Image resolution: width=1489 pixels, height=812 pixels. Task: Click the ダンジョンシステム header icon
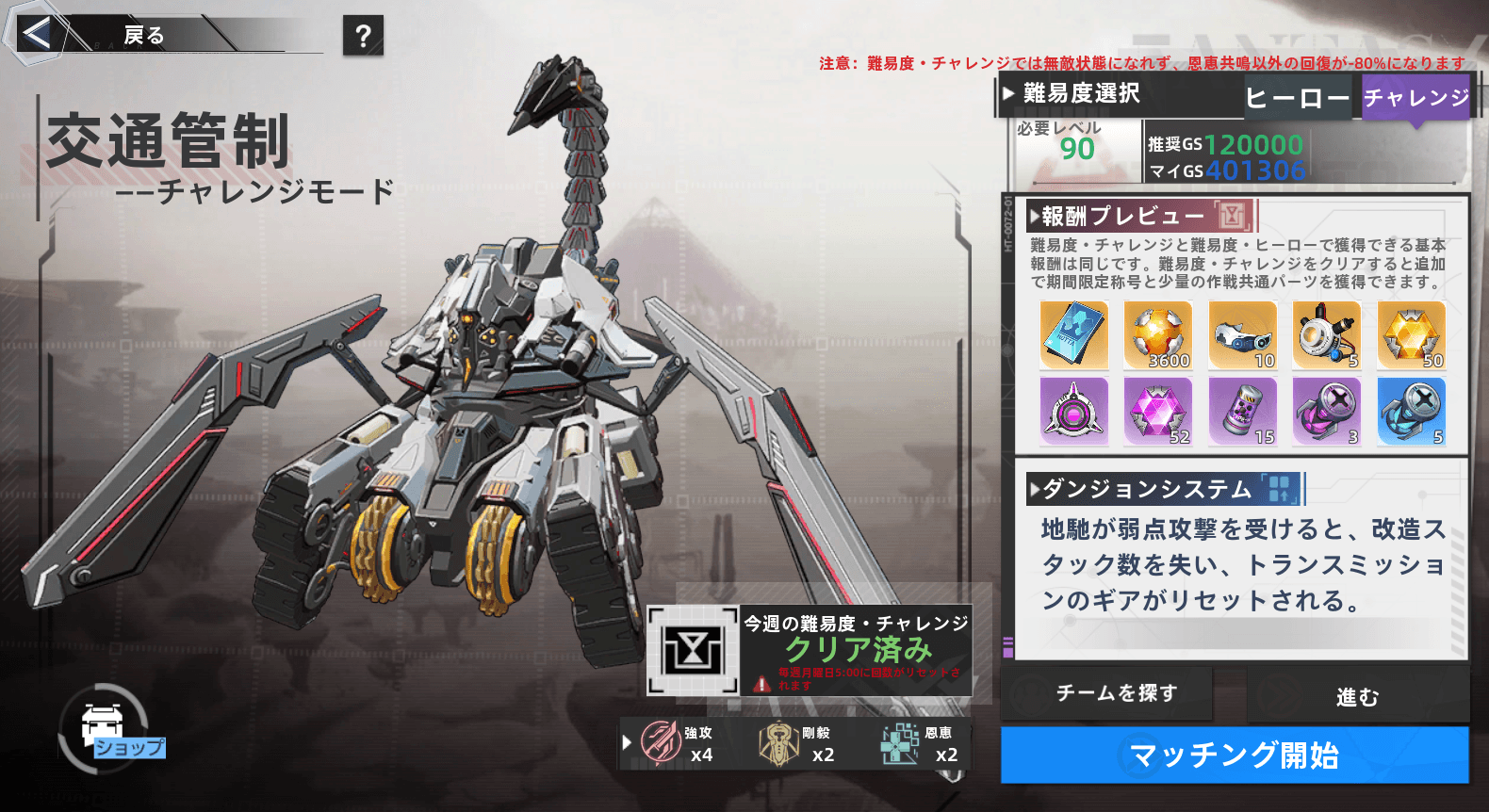pos(1279,489)
